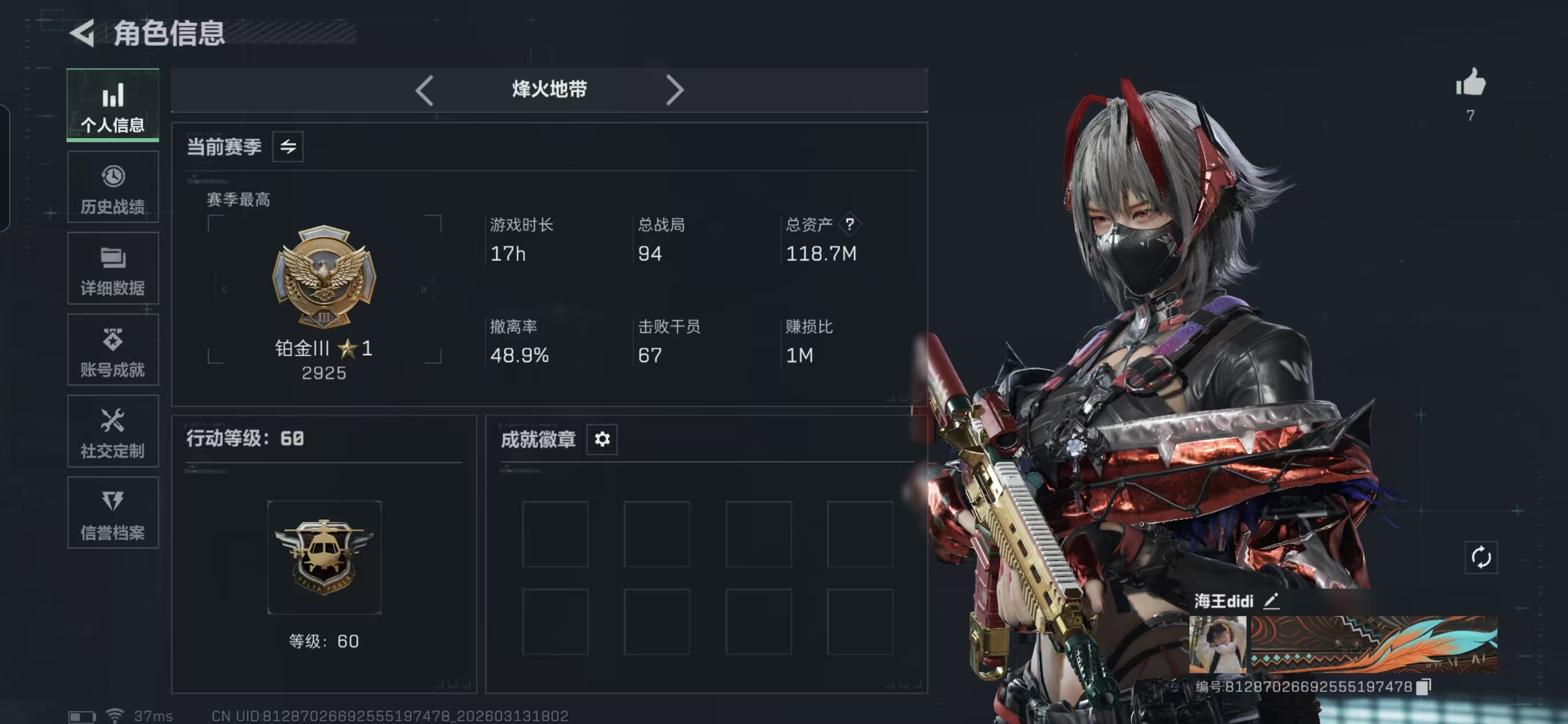Open 成就徽章 gear settings
This screenshot has width=1568, height=724.
602,439
